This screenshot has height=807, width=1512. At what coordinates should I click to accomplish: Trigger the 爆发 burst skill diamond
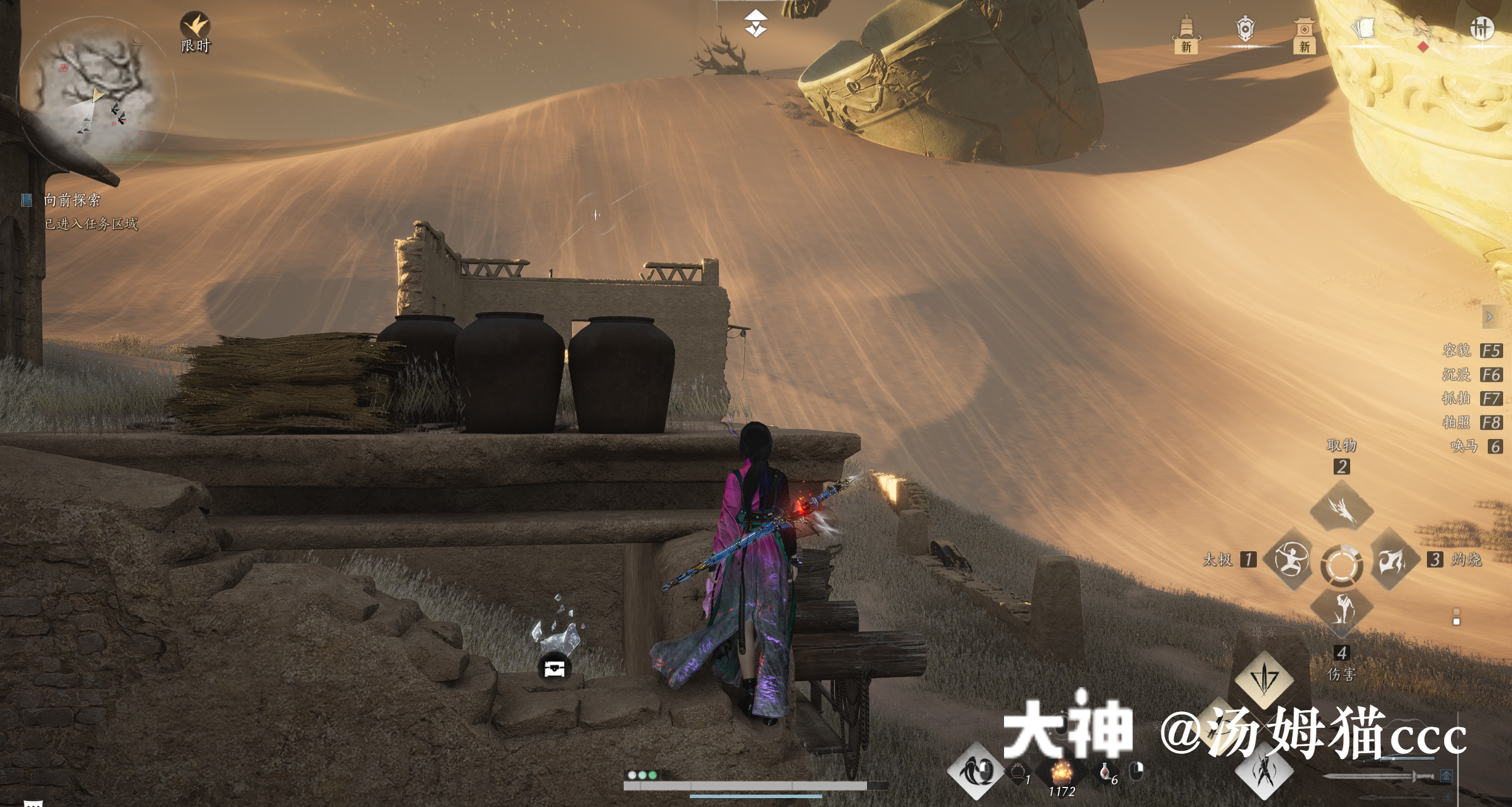(1263, 679)
